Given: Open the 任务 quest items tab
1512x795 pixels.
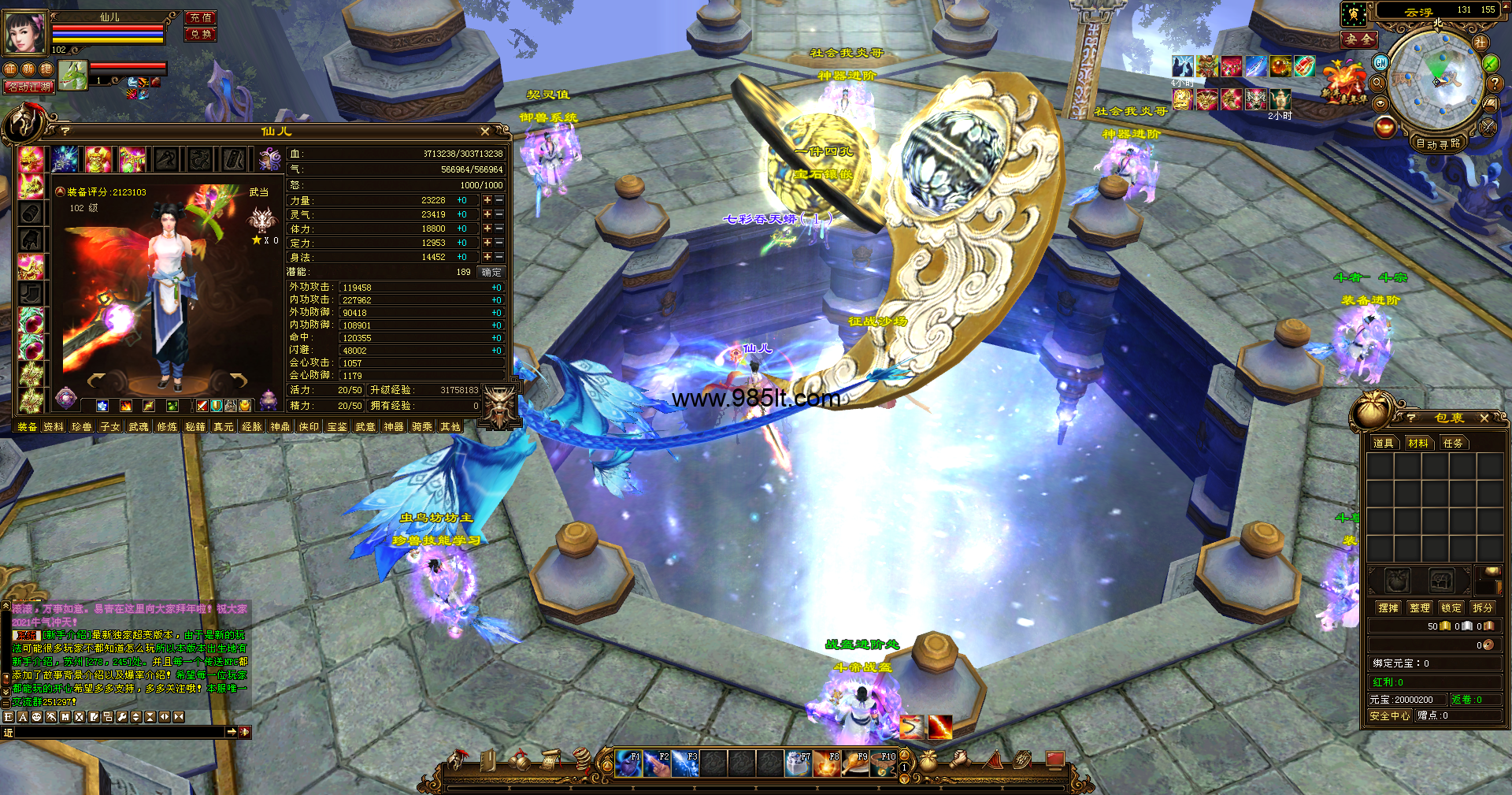Looking at the screenshot, I should (1453, 444).
